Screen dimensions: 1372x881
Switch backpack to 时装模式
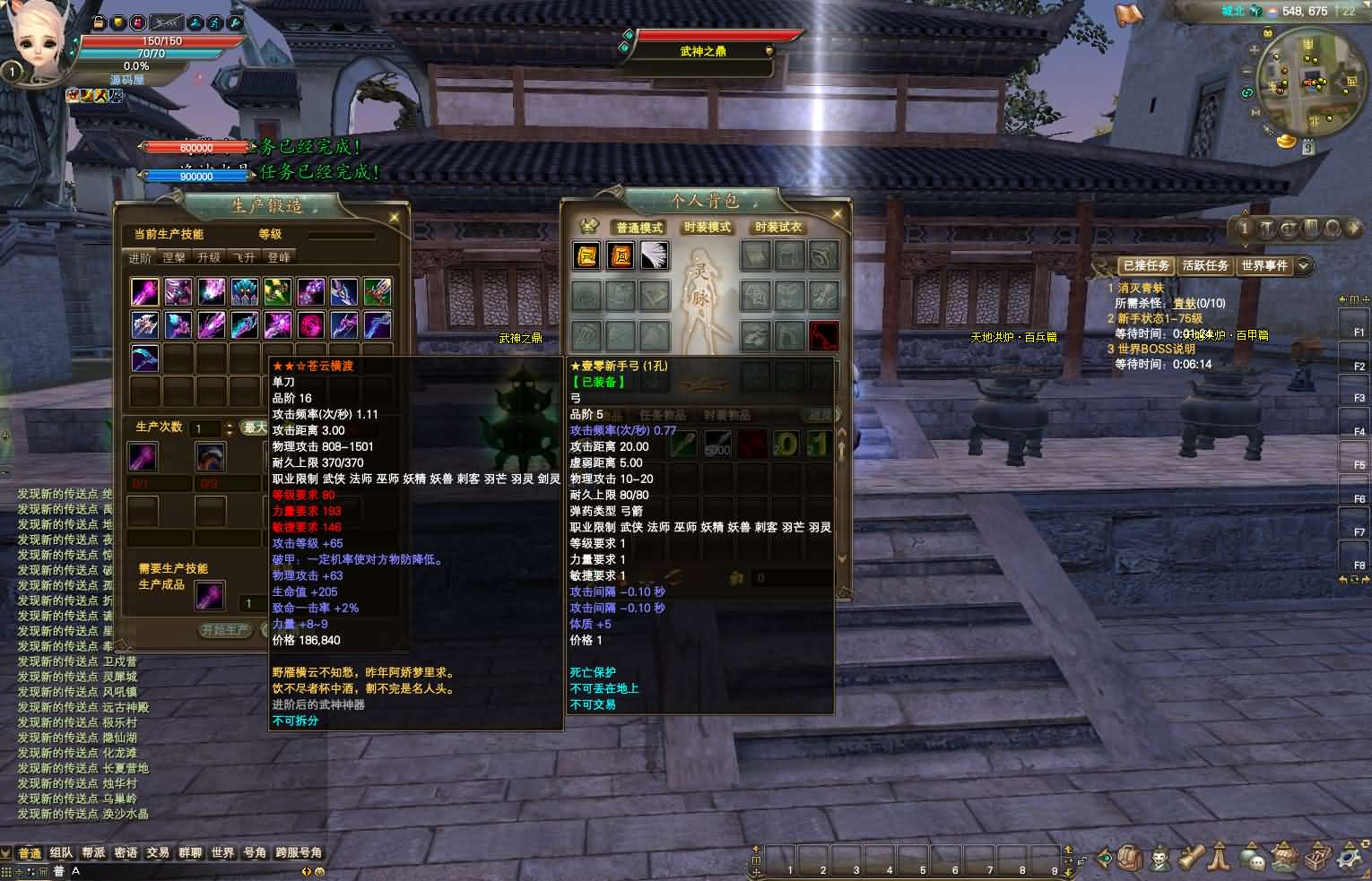coord(708,228)
